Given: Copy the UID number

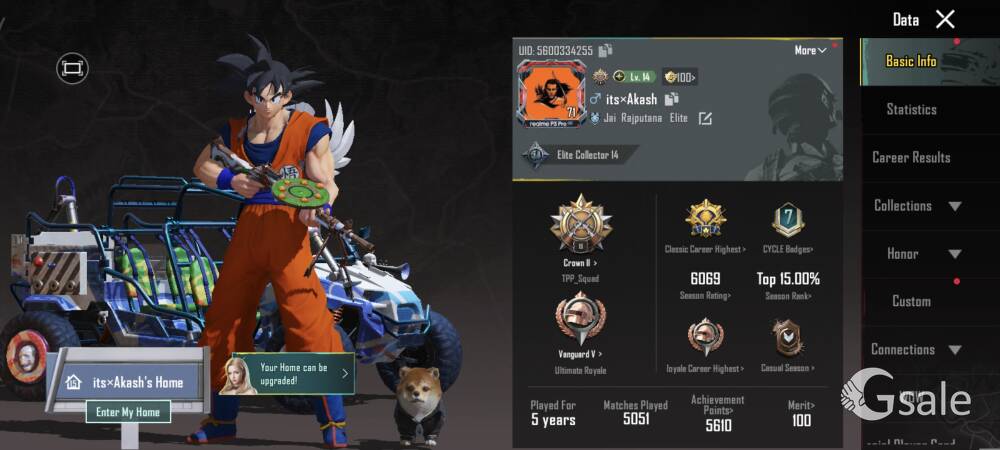Looking at the screenshot, I should click(x=606, y=51).
